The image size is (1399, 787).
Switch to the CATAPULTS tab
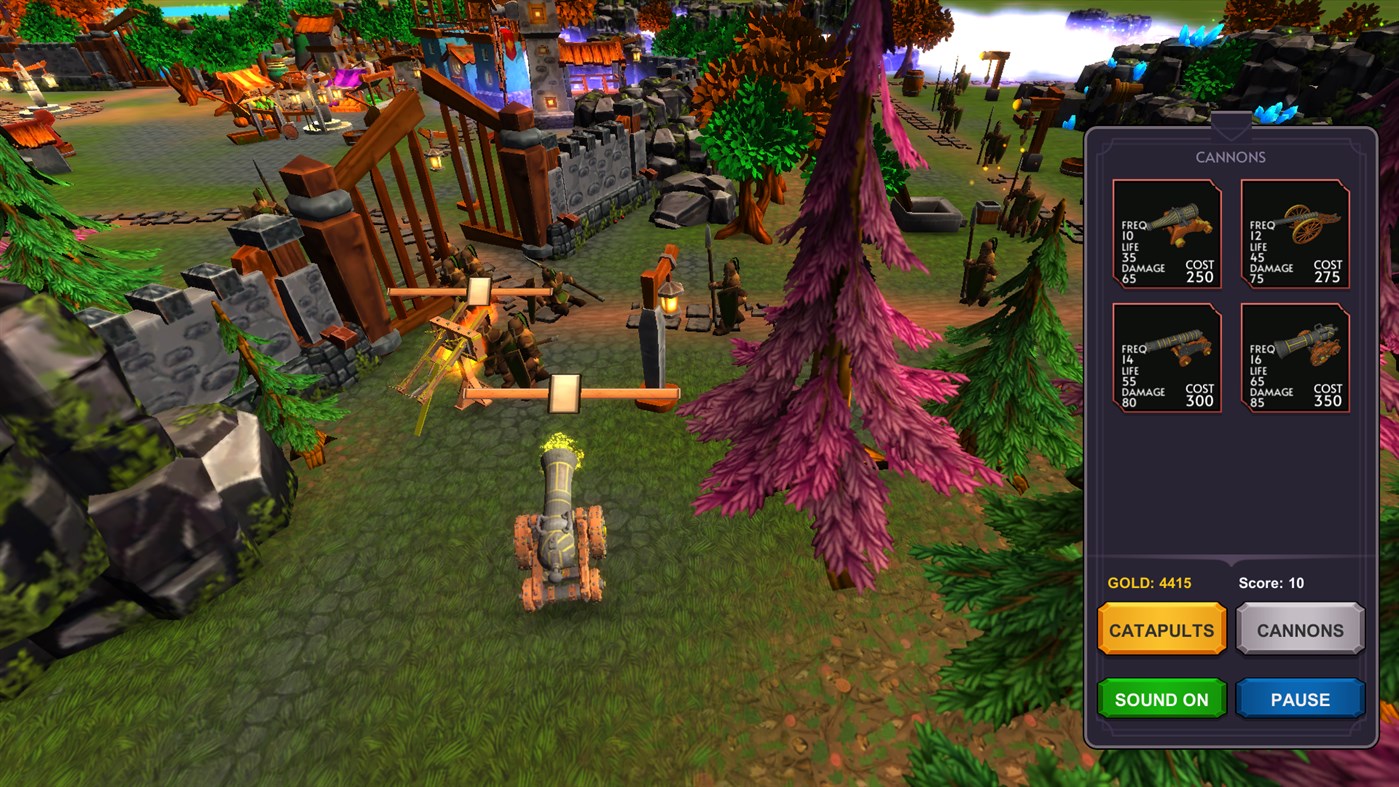[1161, 629]
